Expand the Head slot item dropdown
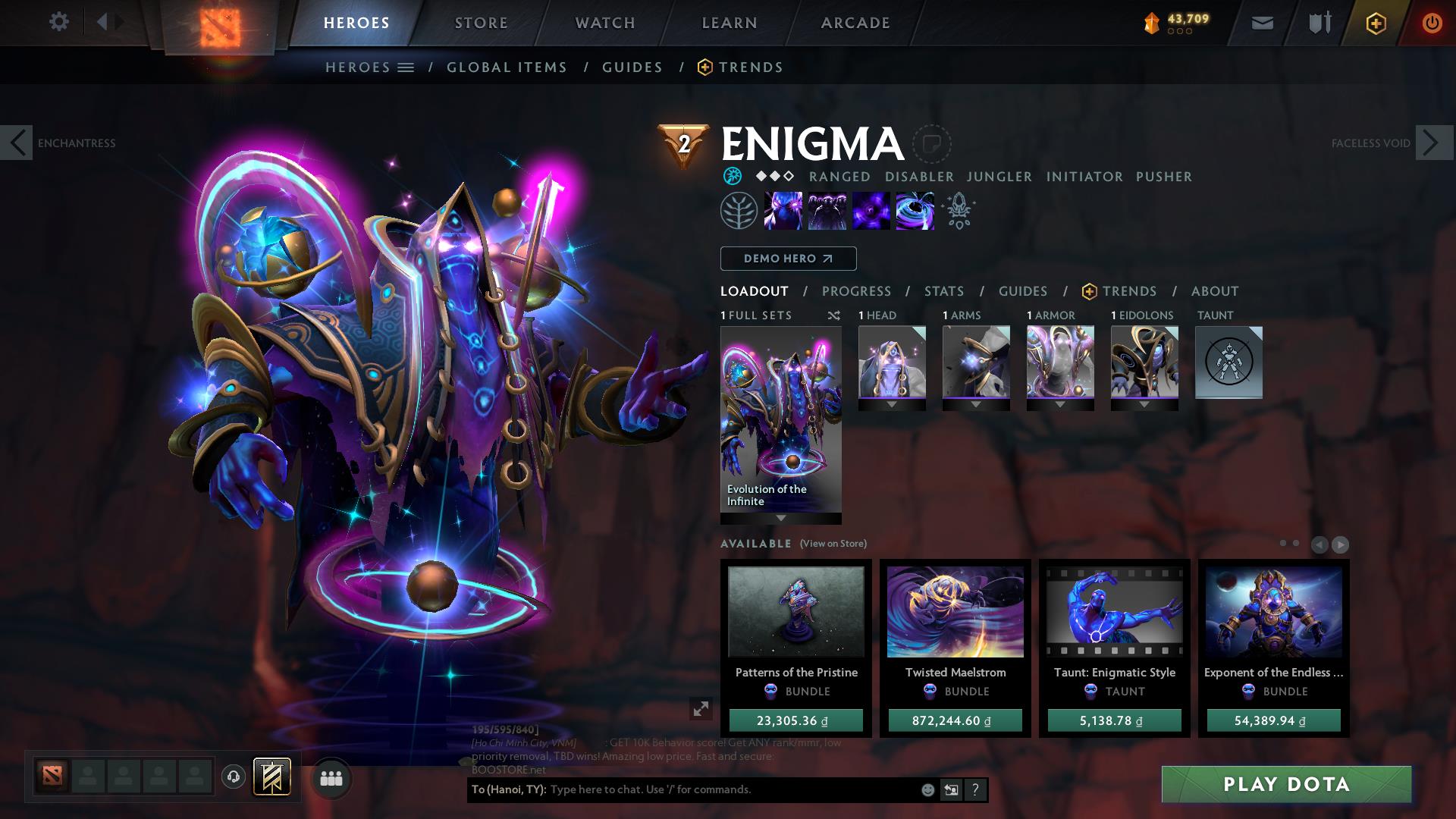Image resolution: width=1456 pixels, height=819 pixels. point(892,405)
